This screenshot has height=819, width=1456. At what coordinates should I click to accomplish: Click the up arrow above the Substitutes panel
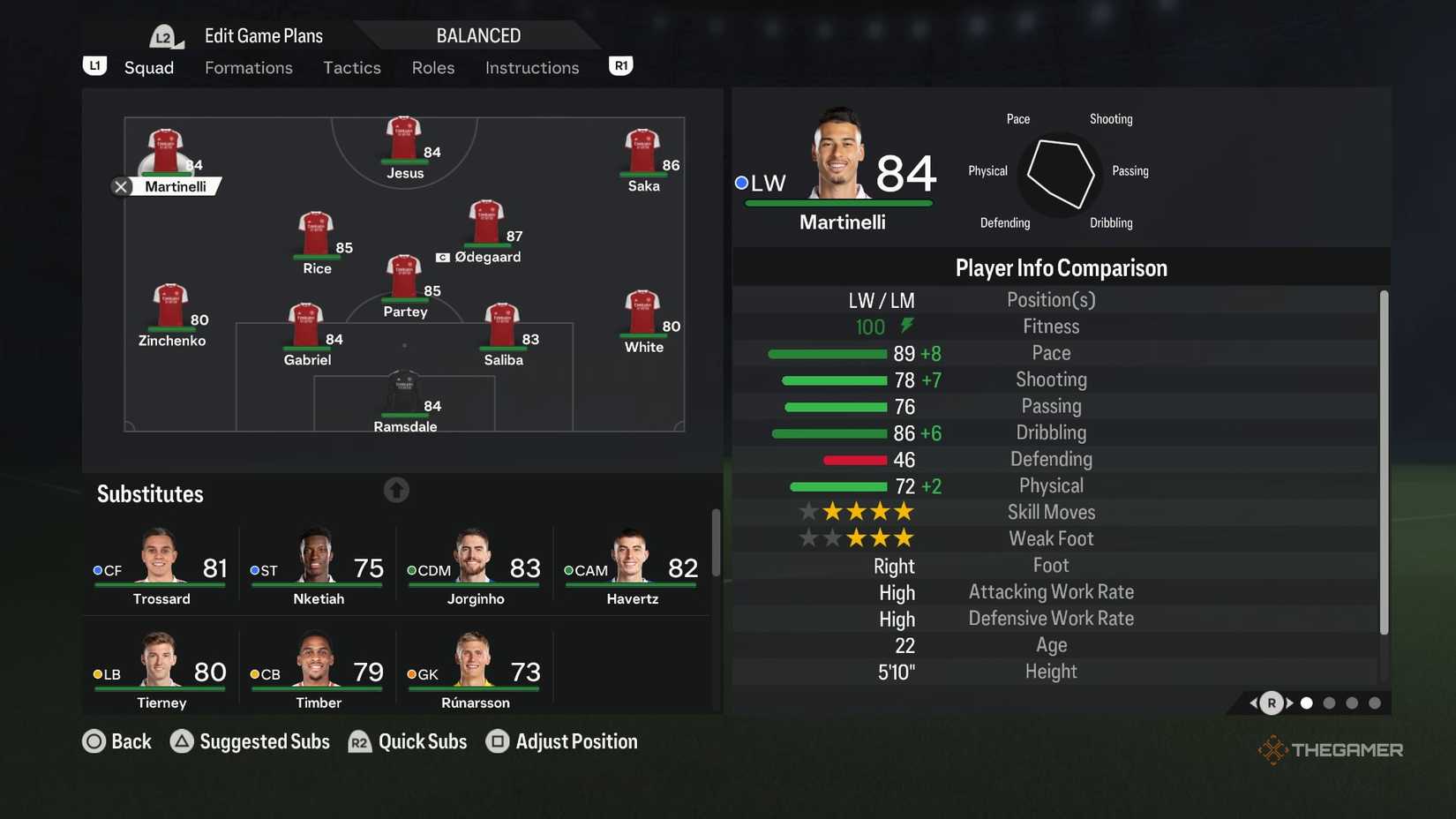point(395,490)
